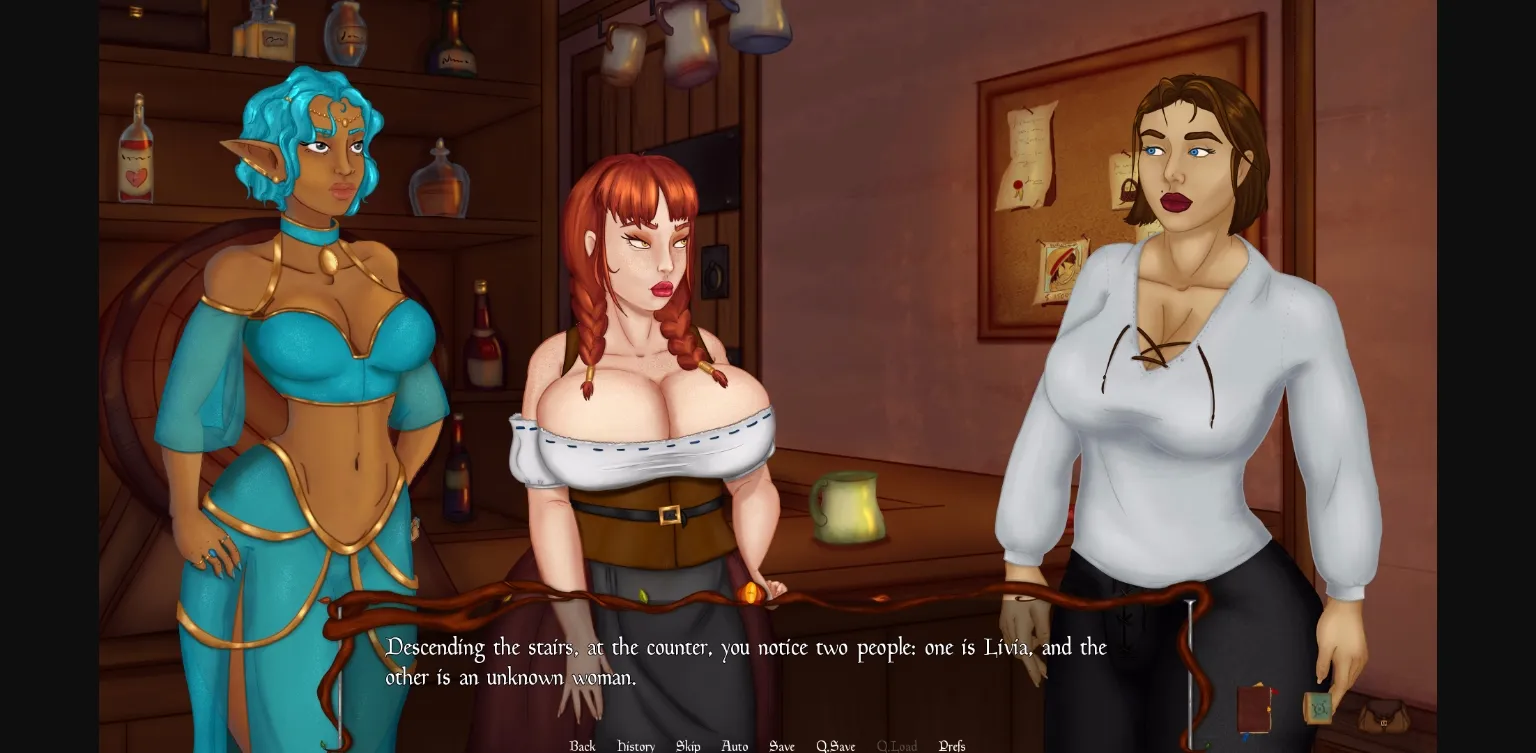Screen dimensions: 1536x753
Task: Open the Prefs screen
Action: 951,746
